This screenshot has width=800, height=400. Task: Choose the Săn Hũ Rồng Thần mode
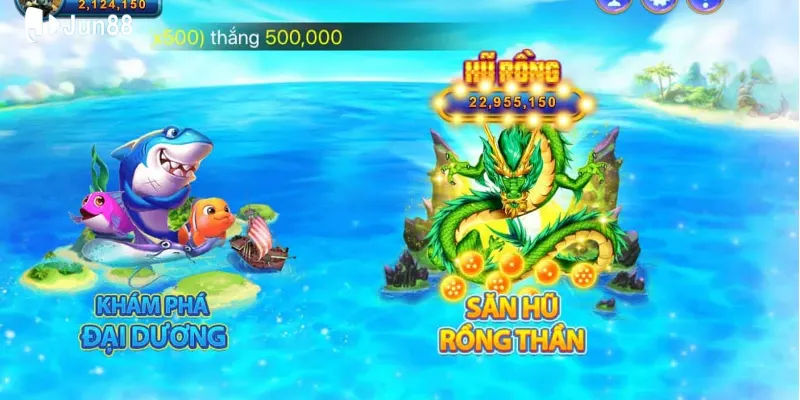511,324
